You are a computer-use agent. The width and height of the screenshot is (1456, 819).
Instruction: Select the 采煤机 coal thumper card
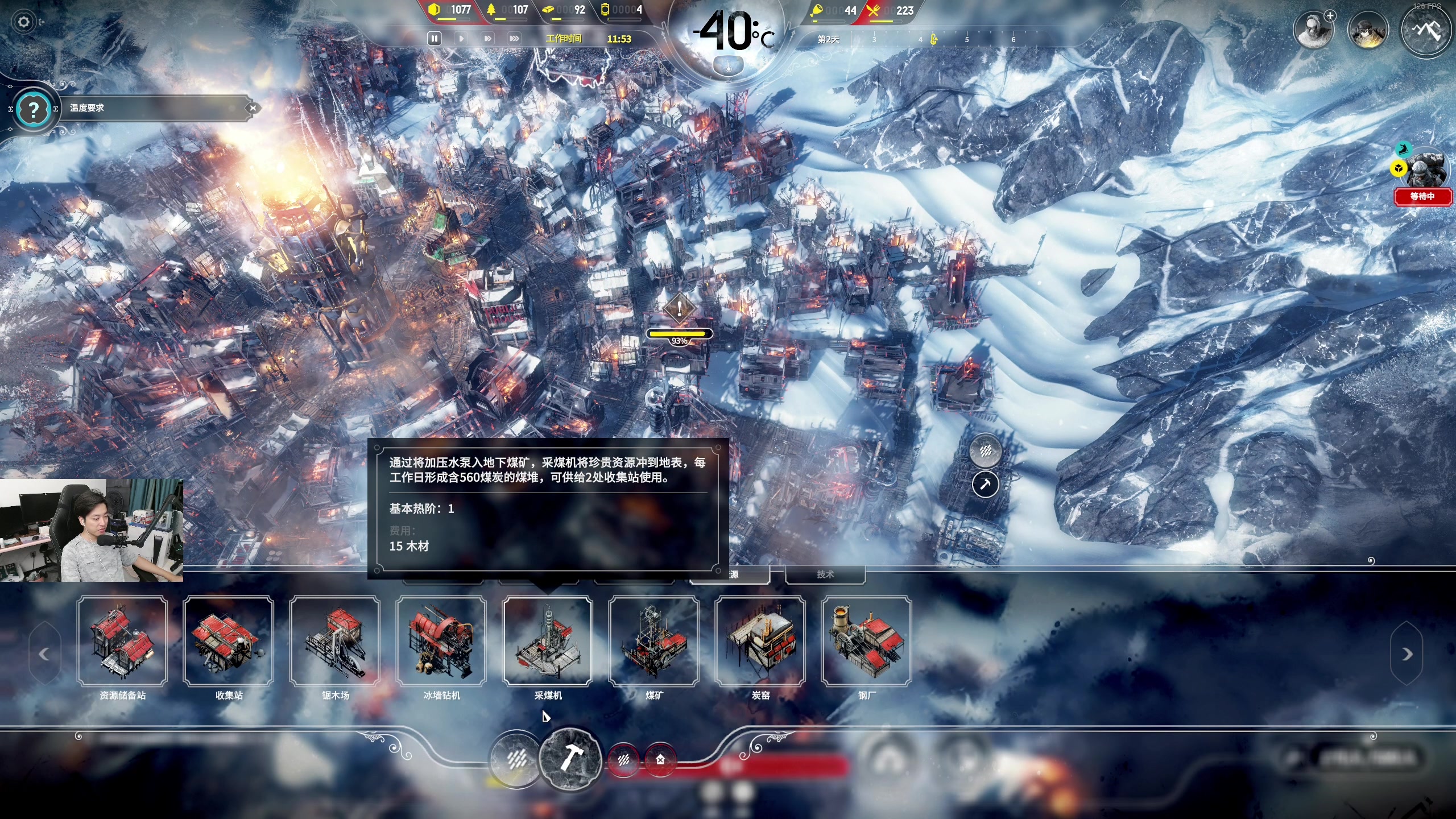coord(548,641)
